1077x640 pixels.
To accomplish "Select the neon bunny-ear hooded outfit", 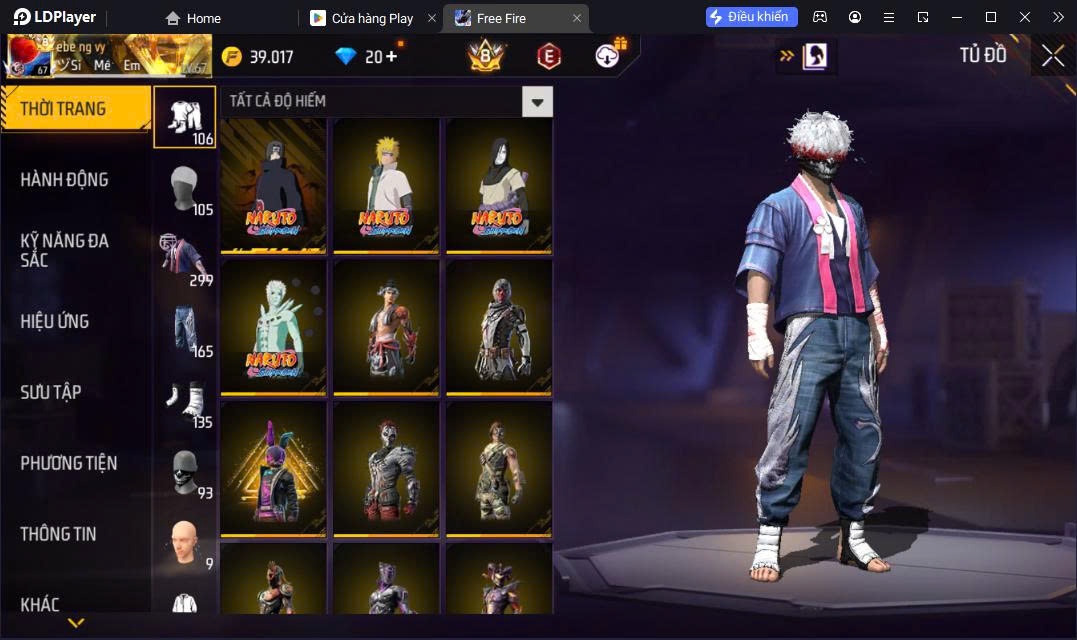I will click(274, 468).
